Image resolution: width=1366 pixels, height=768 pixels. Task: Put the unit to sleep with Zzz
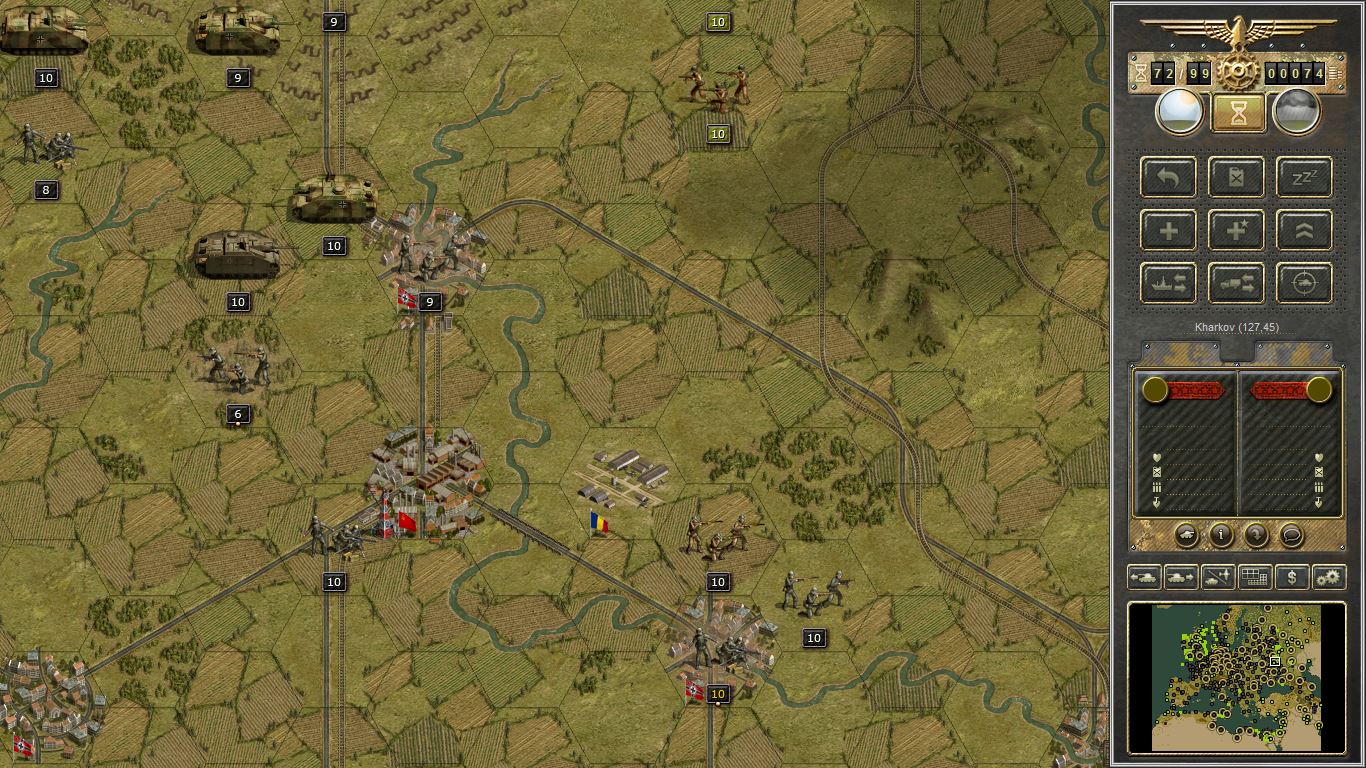[1305, 177]
